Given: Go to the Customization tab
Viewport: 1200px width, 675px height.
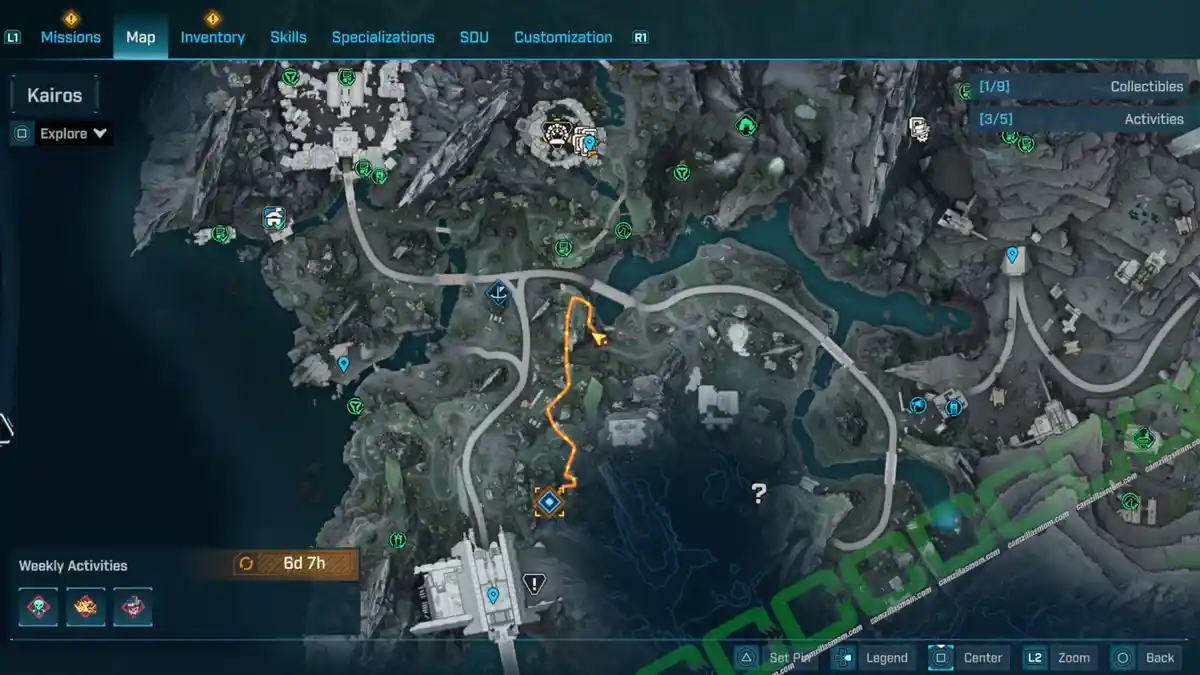Looking at the screenshot, I should pyautogui.click(x=563, y=37).
